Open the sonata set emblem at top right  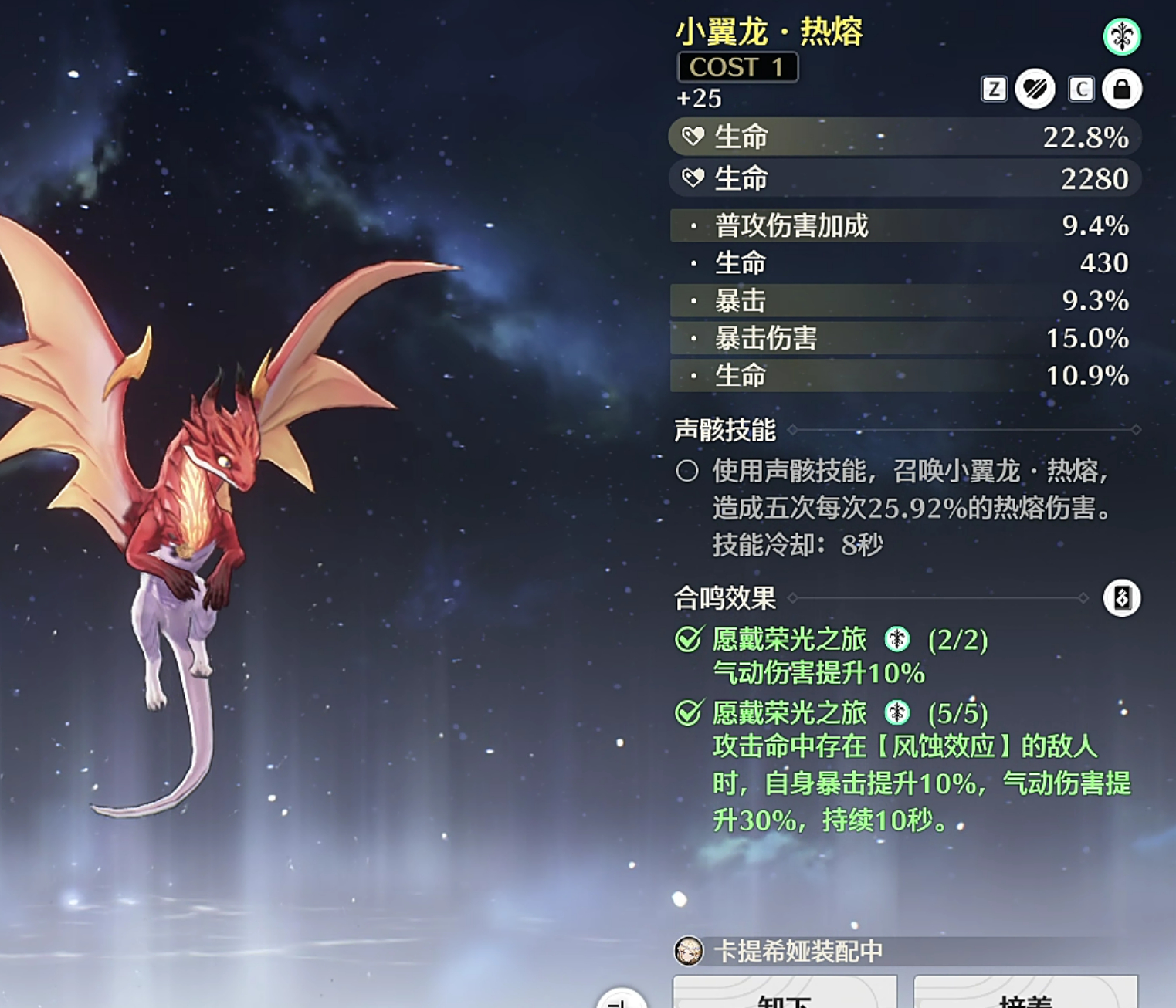click(1121, 36)
